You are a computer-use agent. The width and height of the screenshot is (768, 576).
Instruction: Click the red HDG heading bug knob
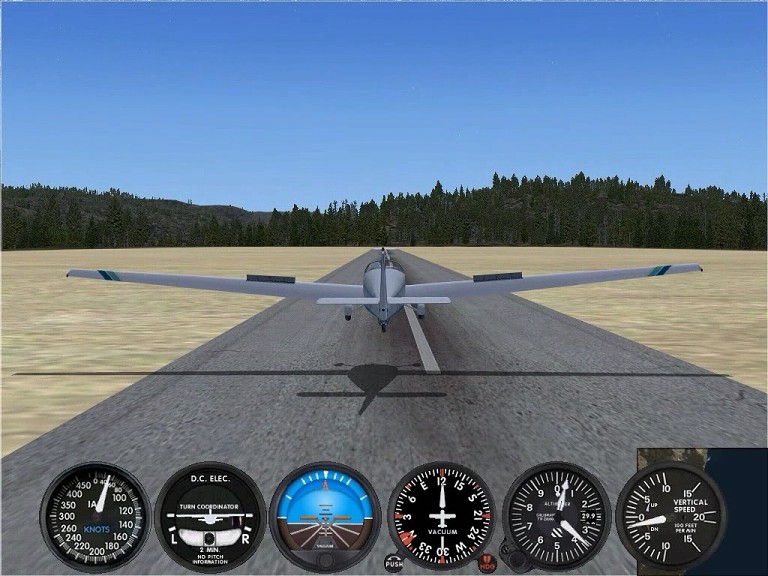[488, 563]
